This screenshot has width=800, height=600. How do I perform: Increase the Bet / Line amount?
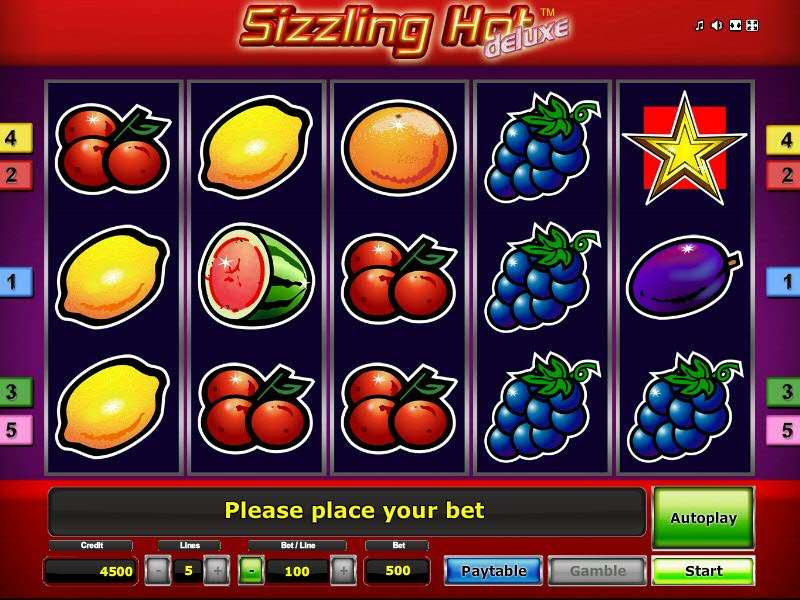(x=343, y=571)
